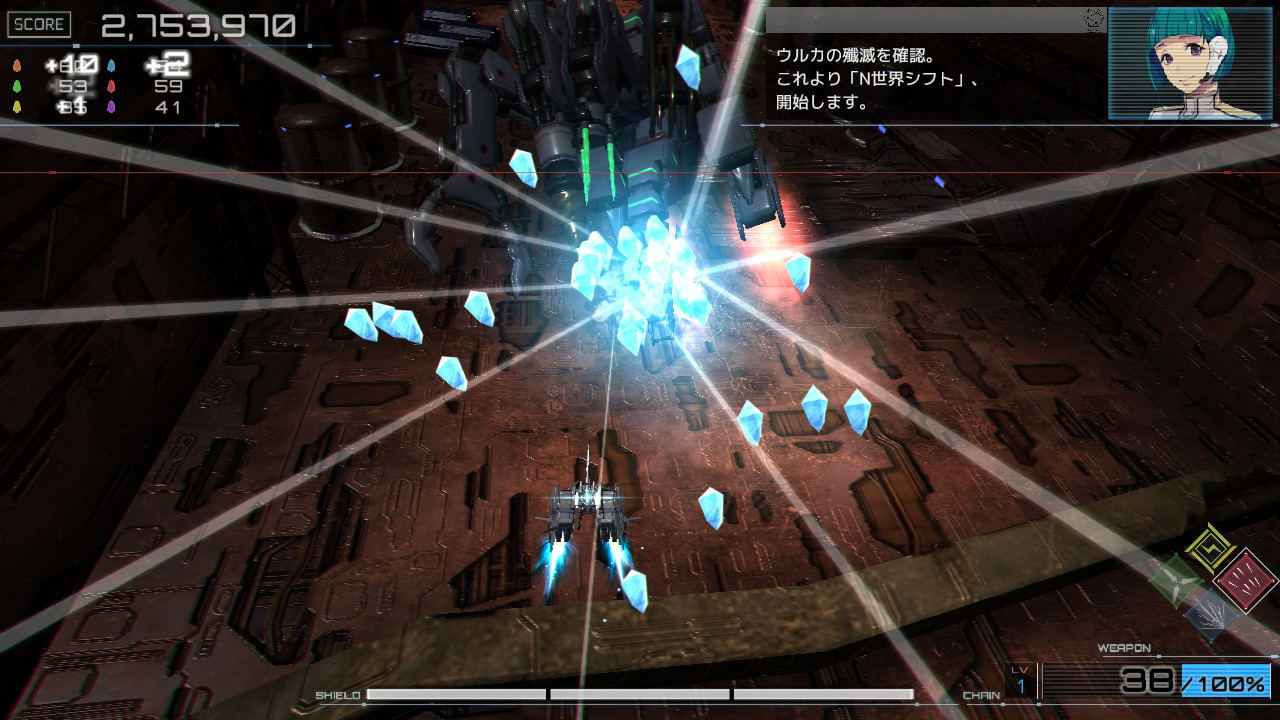Click the red gem counter icon
1280x720 pixels.
pos(111,87)
